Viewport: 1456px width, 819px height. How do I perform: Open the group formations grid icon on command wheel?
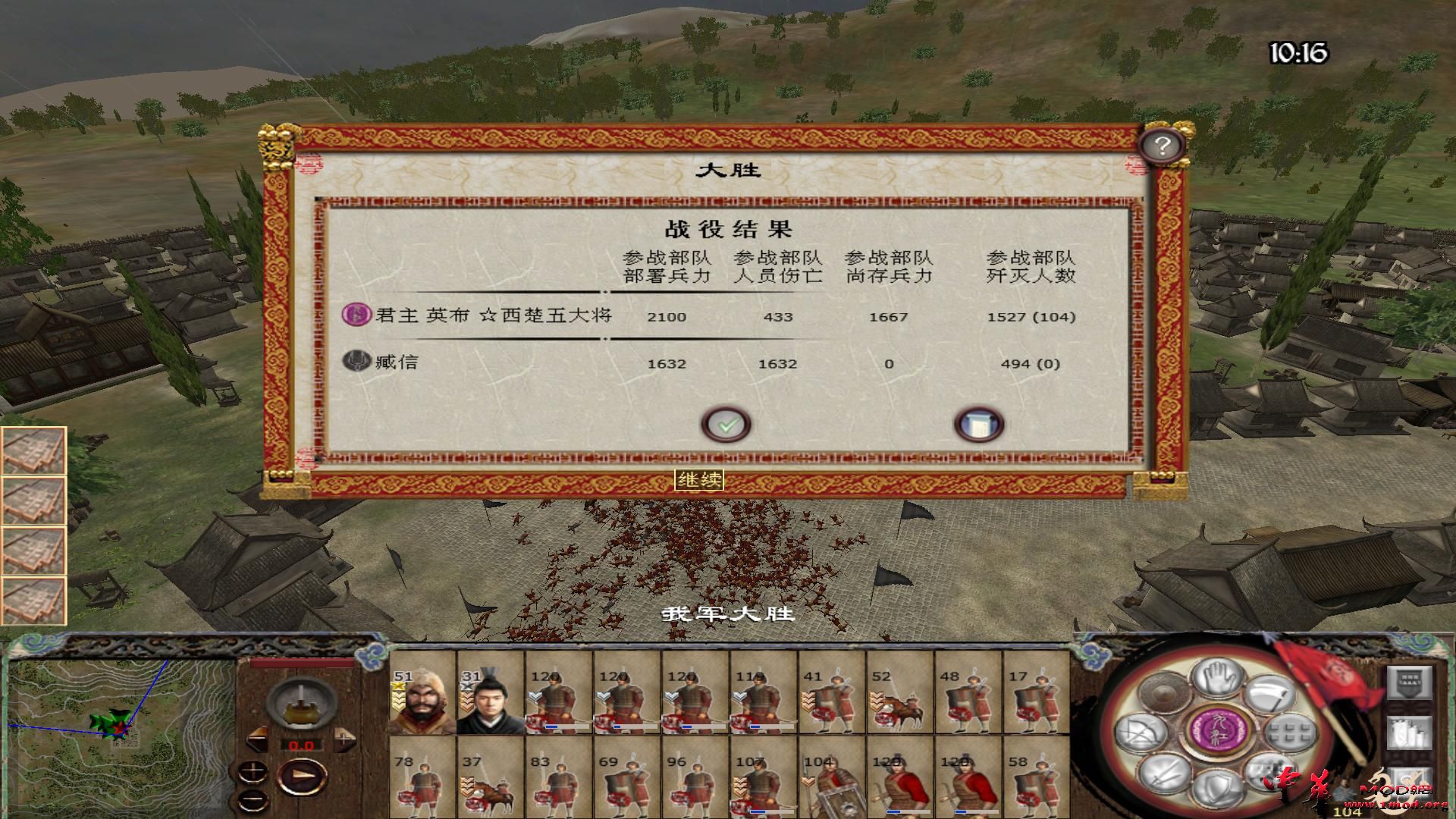tap(1289, 732)
